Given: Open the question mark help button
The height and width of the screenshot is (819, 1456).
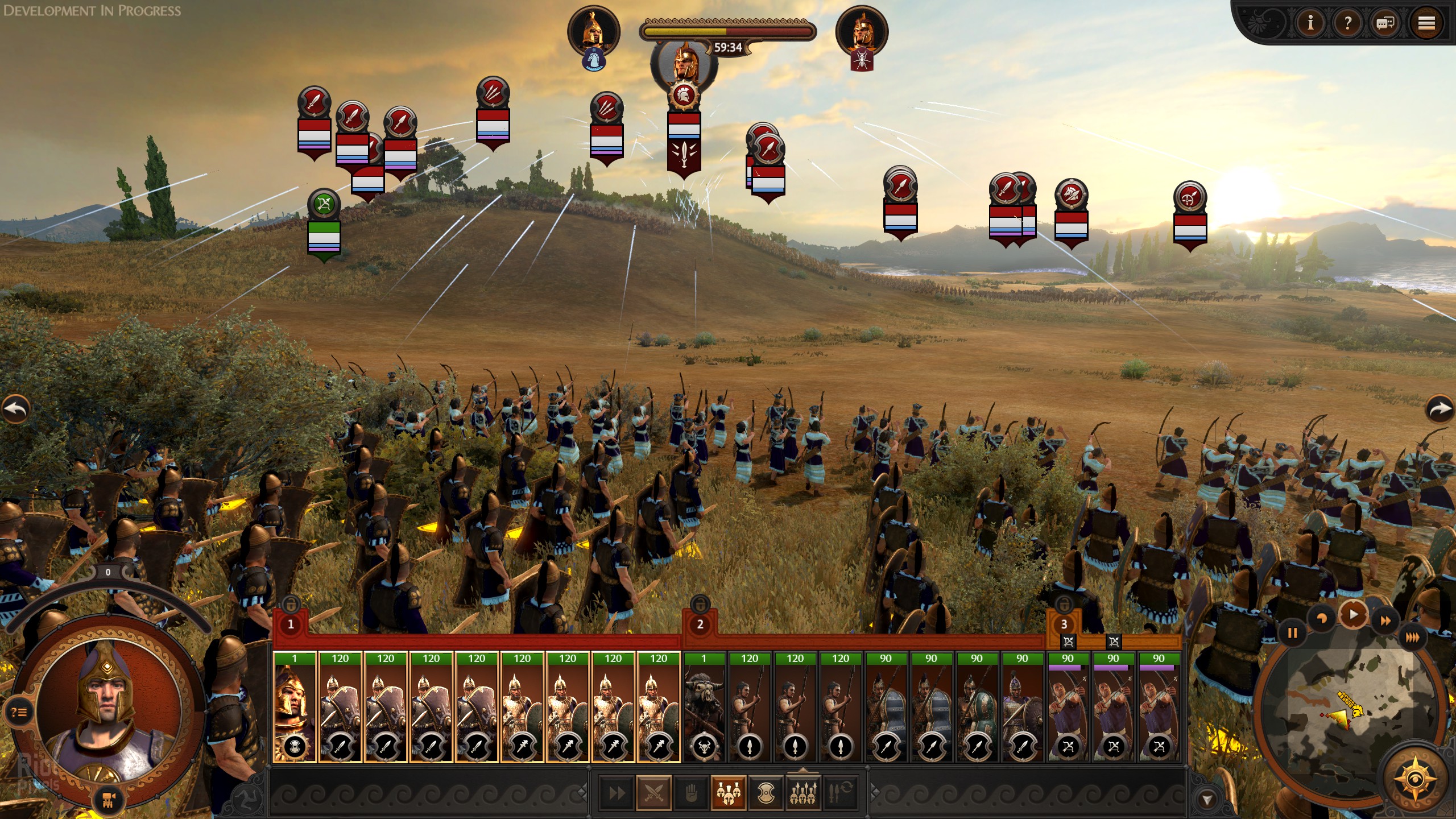Looking at the screenshot, I should pyautogui.click(x=1347, y=23).
